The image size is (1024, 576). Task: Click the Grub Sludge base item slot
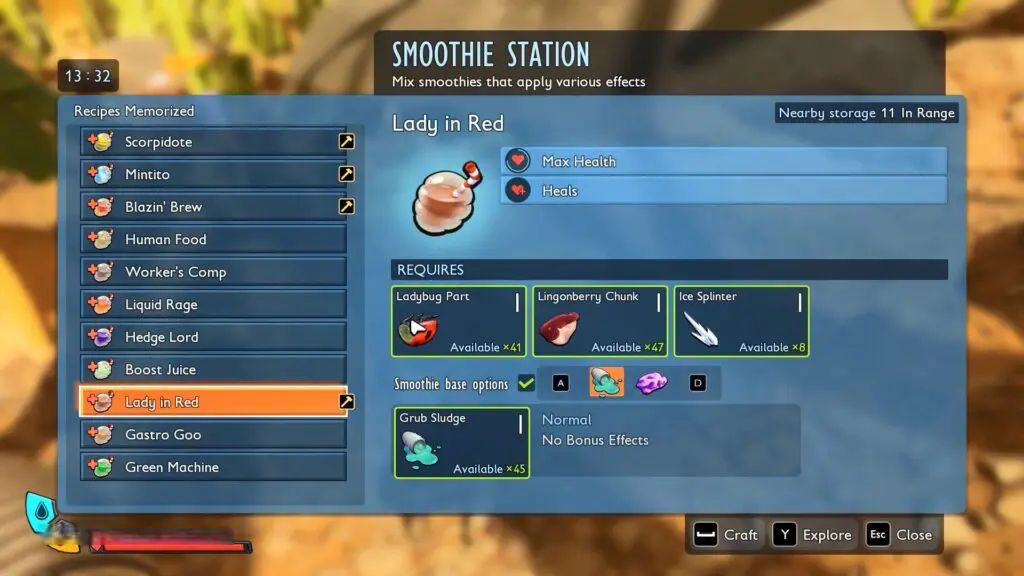point(461,442)
